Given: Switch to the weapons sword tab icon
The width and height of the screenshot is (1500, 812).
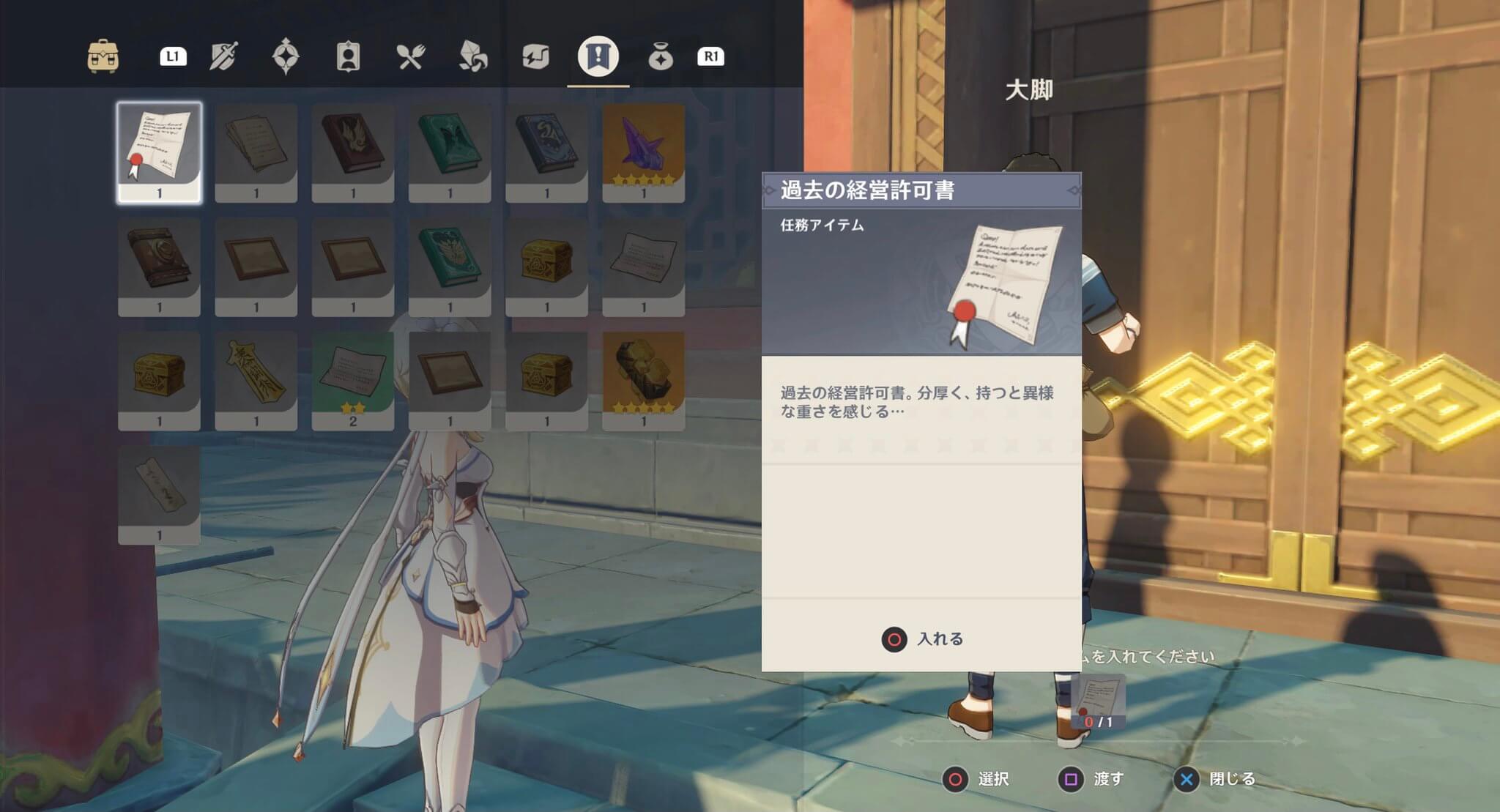Looking at the screenshot, I should tap(224, 56).
